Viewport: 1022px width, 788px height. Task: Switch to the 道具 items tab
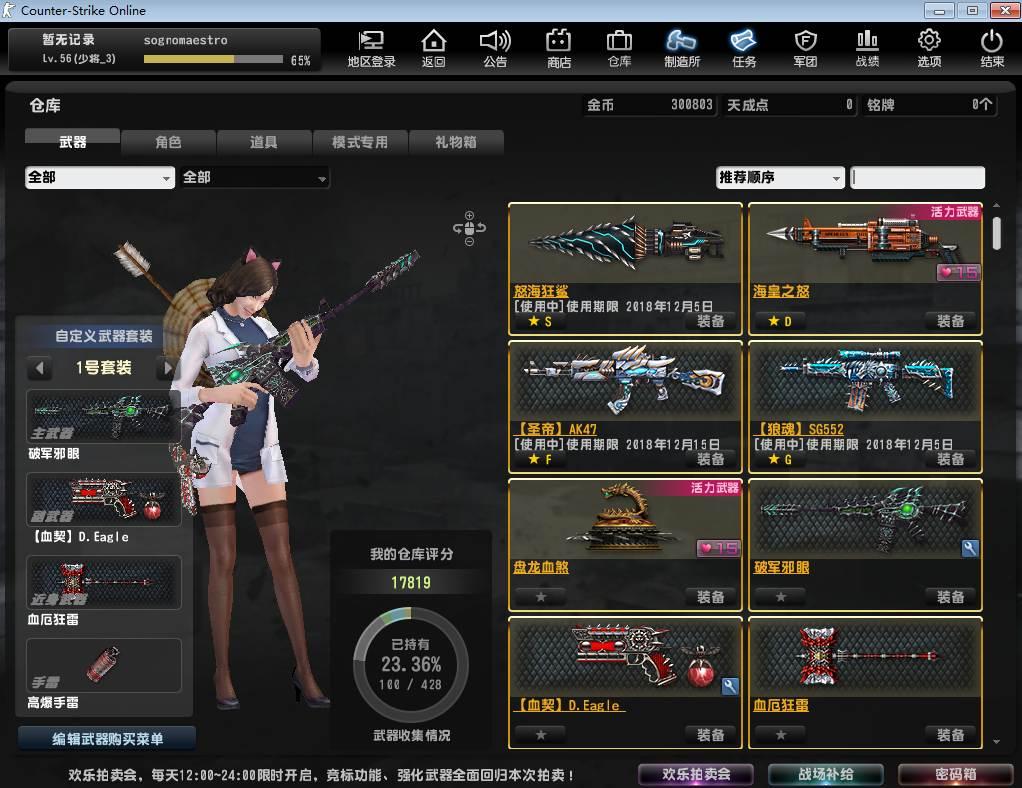(263, 142)
